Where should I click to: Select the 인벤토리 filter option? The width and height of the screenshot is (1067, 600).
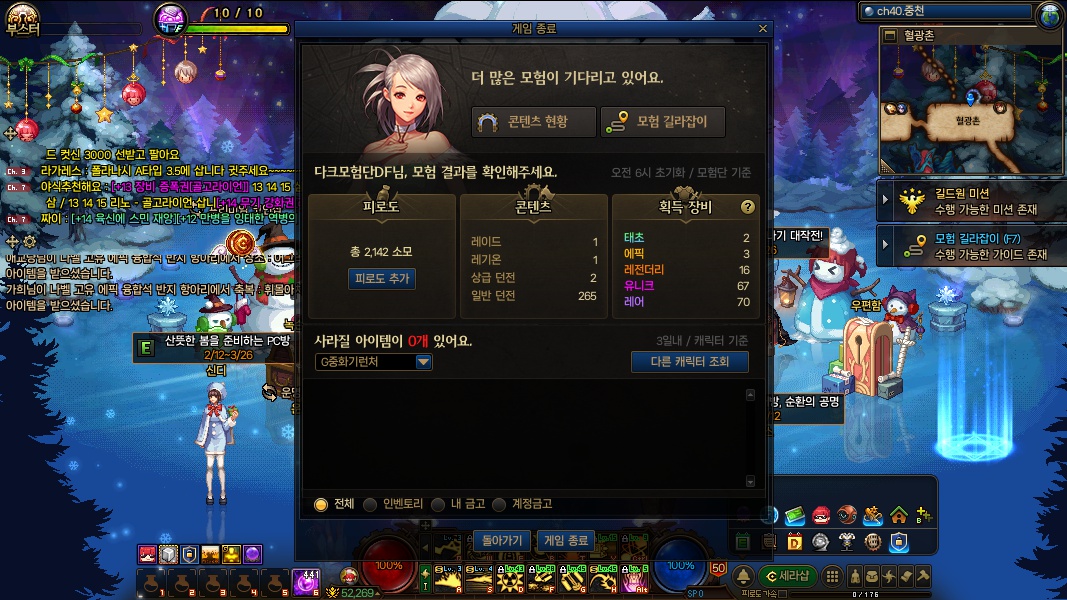pyautogui.click(x=370, y=505)
